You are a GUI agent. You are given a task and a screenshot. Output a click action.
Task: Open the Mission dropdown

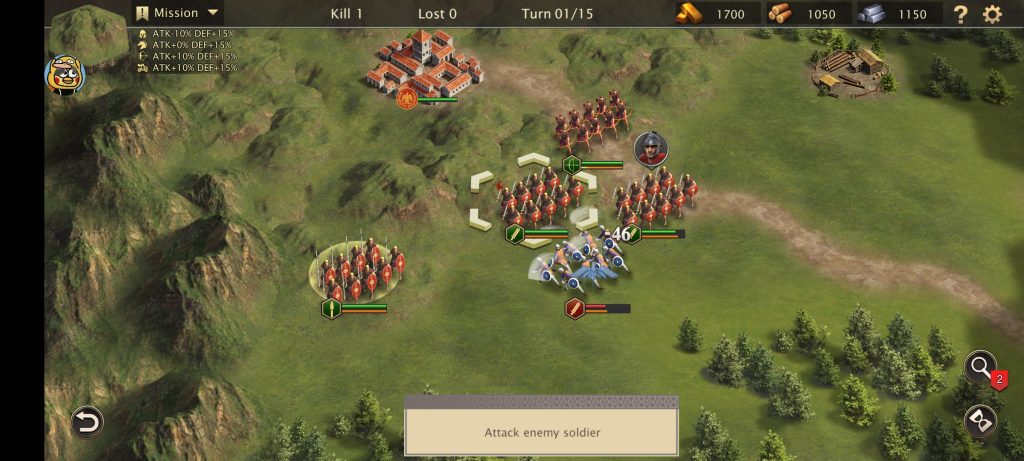tap(180, 13)
